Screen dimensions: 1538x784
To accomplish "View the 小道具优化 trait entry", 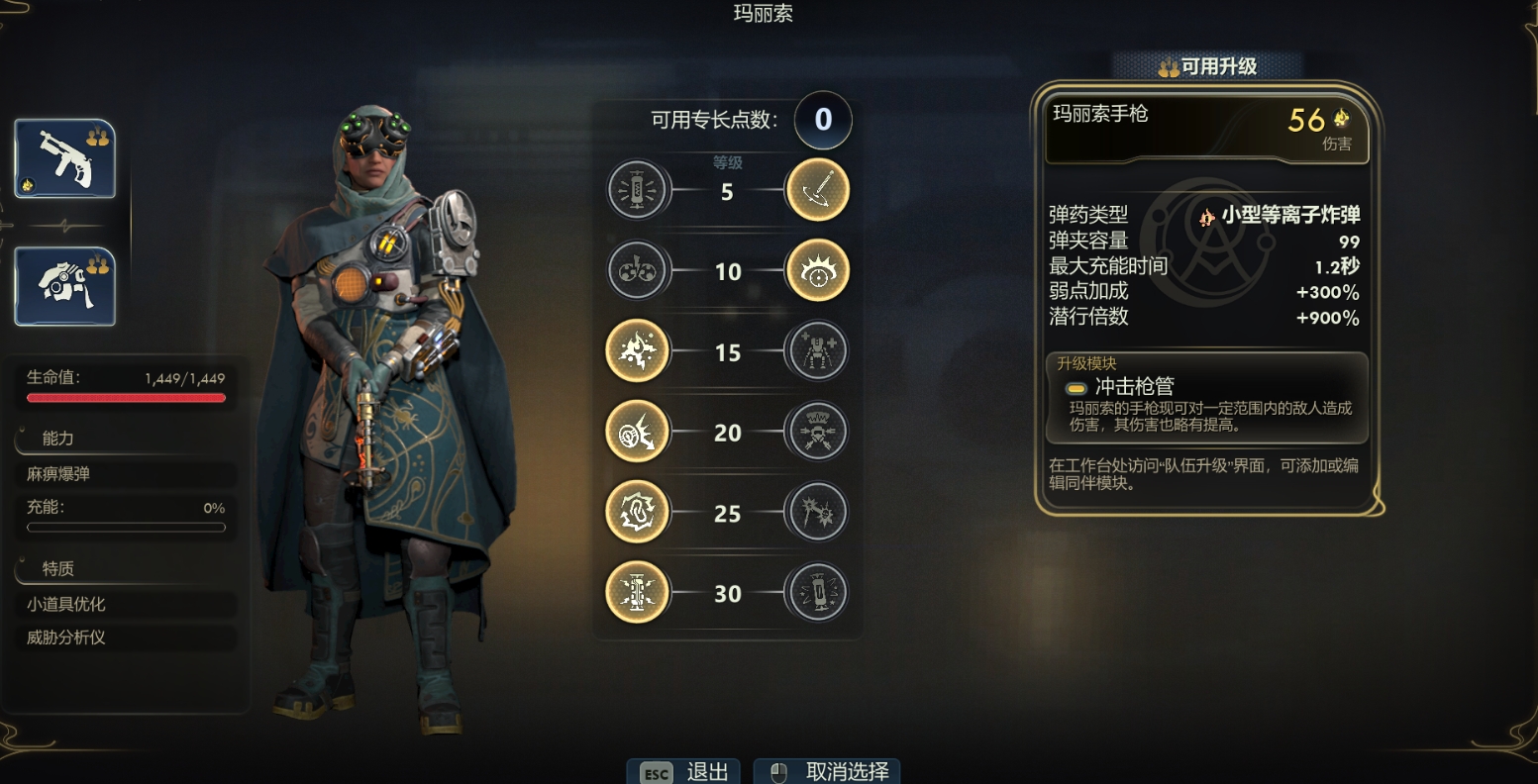I will click(127, 604).
